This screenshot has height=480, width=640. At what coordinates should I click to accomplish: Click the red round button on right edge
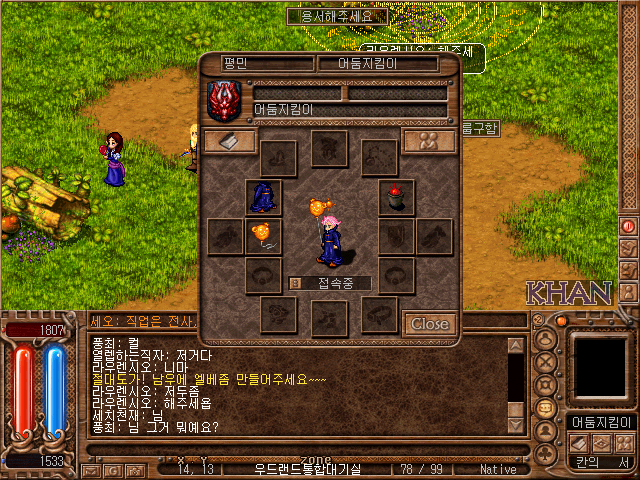click(x=629, y=226)
